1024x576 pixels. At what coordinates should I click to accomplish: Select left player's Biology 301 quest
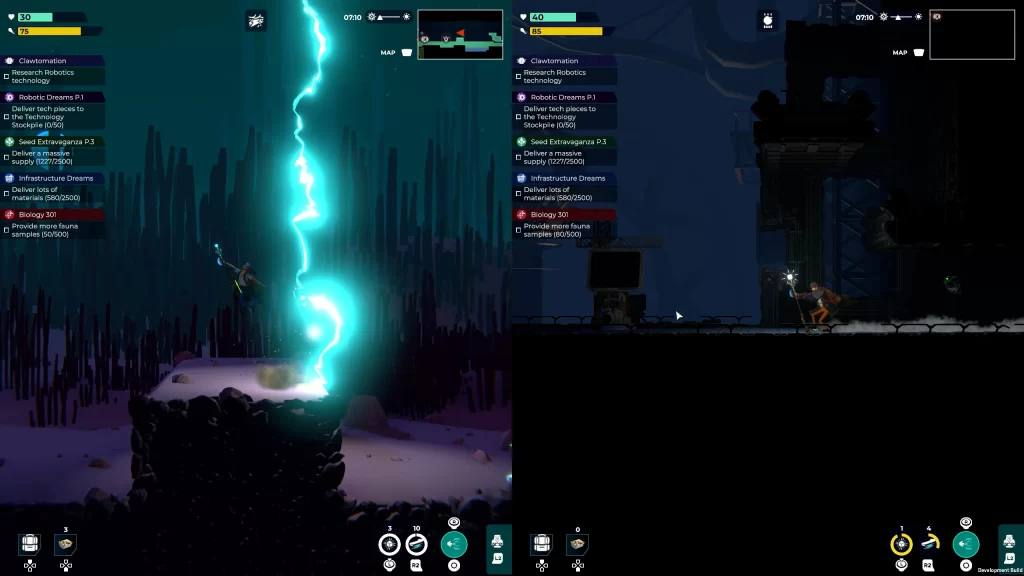point(55,214)
